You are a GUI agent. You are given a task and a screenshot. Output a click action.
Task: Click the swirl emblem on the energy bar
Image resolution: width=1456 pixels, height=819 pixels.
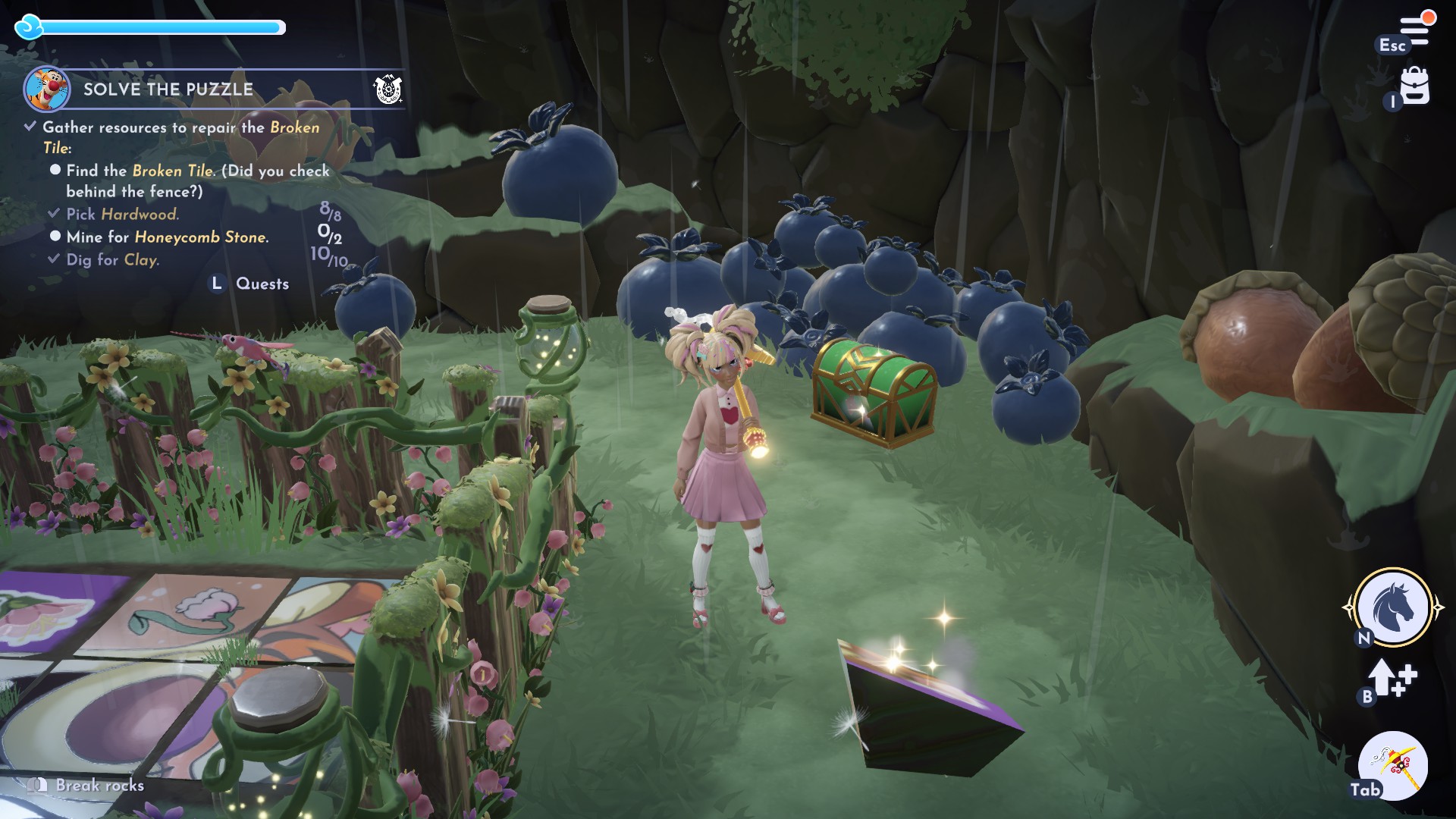click(x=29, y=27)
